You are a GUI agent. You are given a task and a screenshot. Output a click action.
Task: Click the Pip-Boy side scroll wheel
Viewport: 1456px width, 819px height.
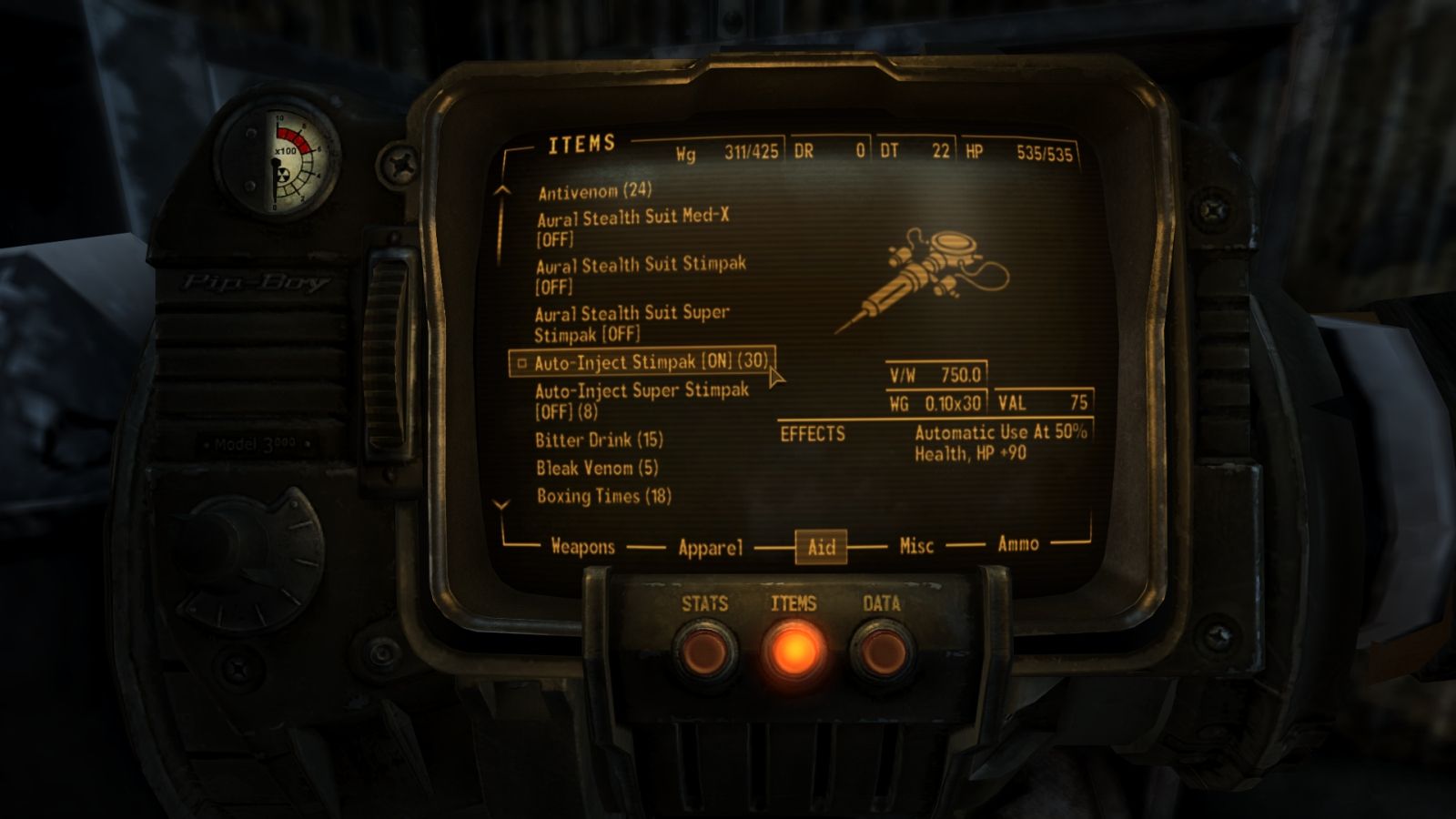(x=386, y=346)
